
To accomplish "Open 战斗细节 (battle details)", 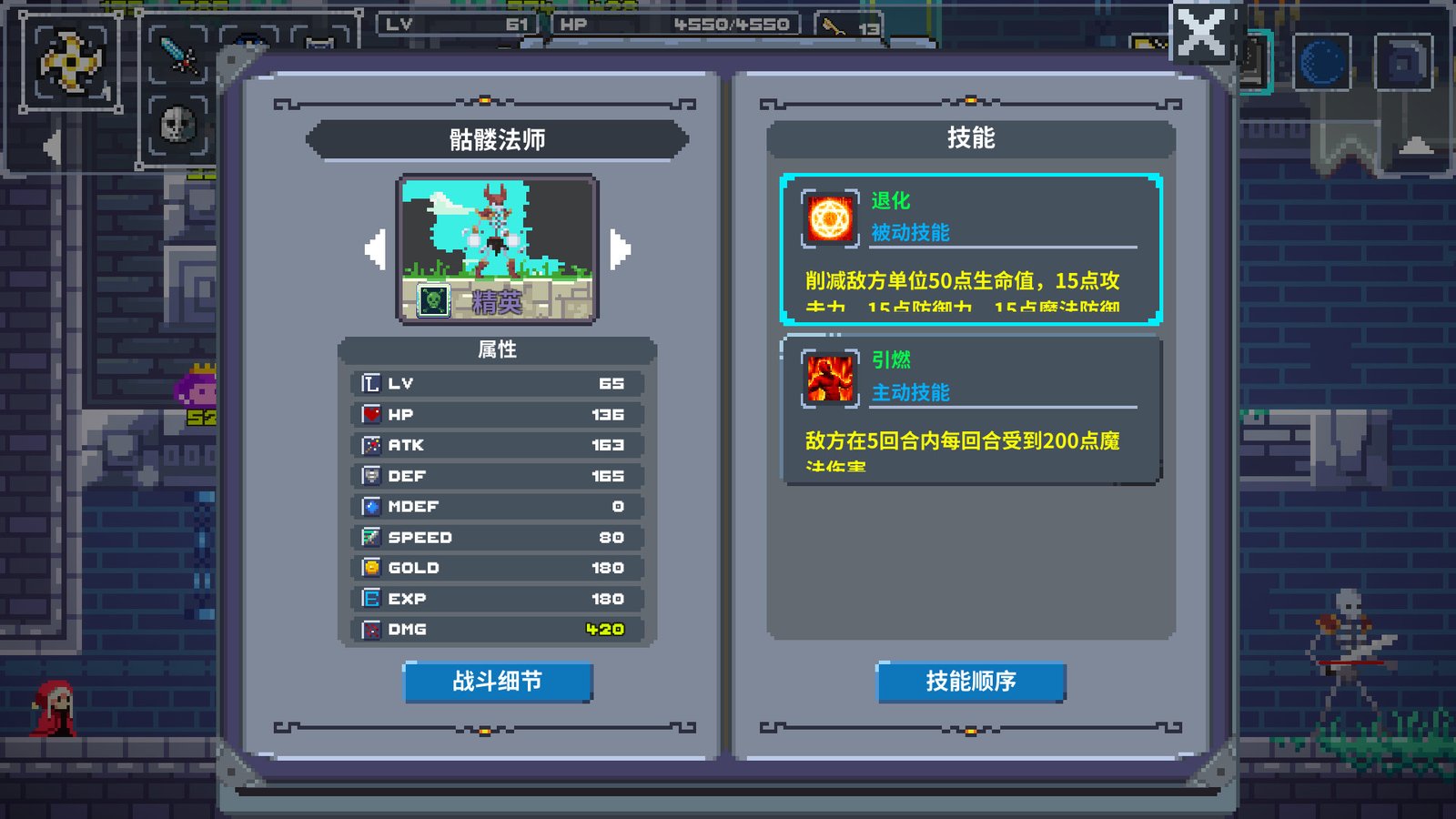I will click(x=499, y=681).
